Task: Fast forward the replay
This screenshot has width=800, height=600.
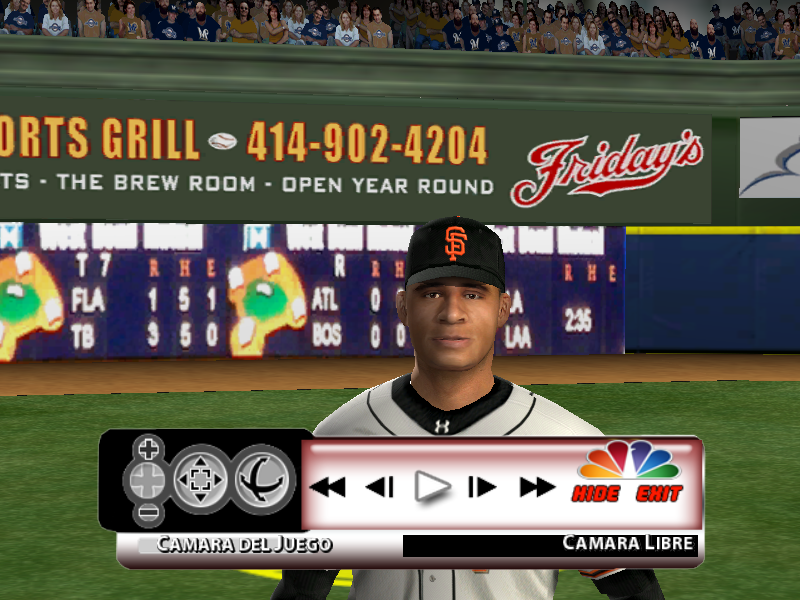Action: click(537, 487)
